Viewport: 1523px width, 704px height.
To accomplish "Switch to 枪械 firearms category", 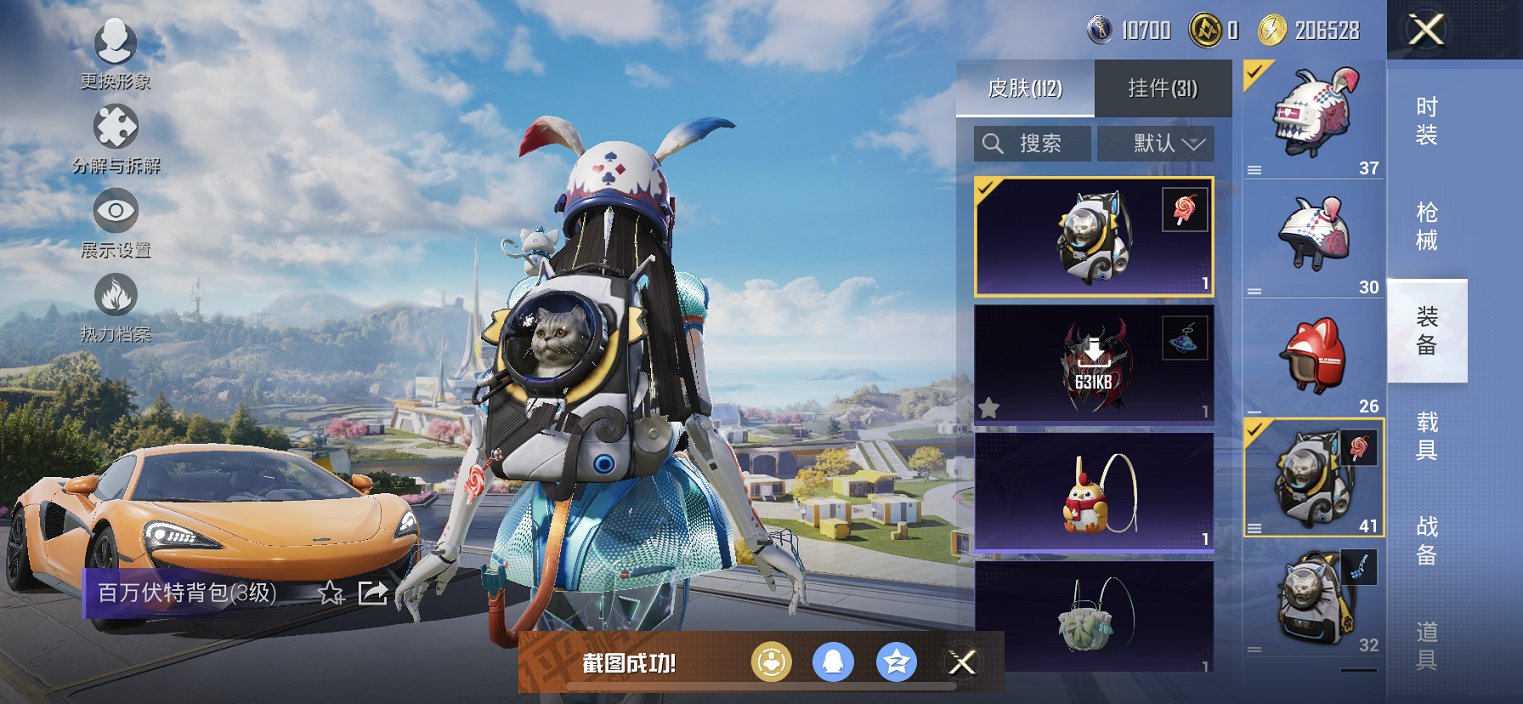I will 1427,226.
